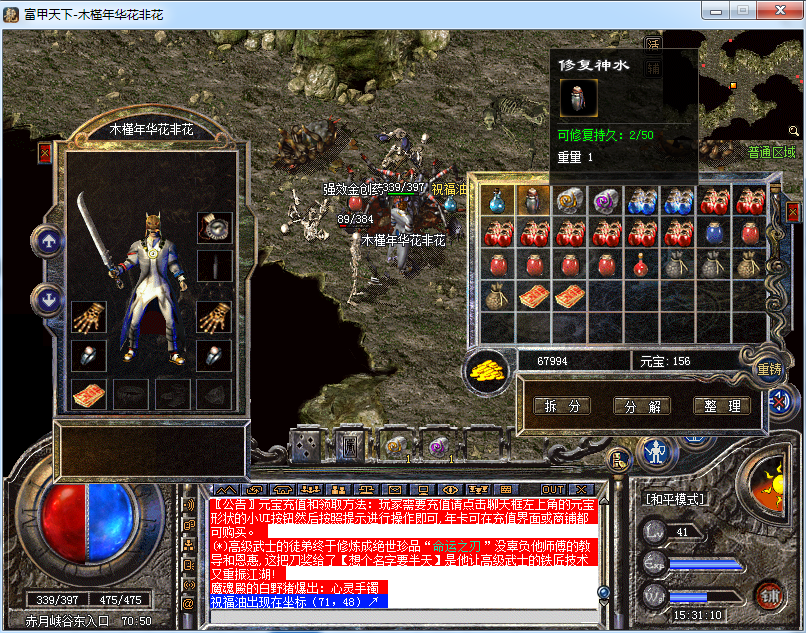
Task: Switch the 和平模式 attack mode
Action: 675,498
